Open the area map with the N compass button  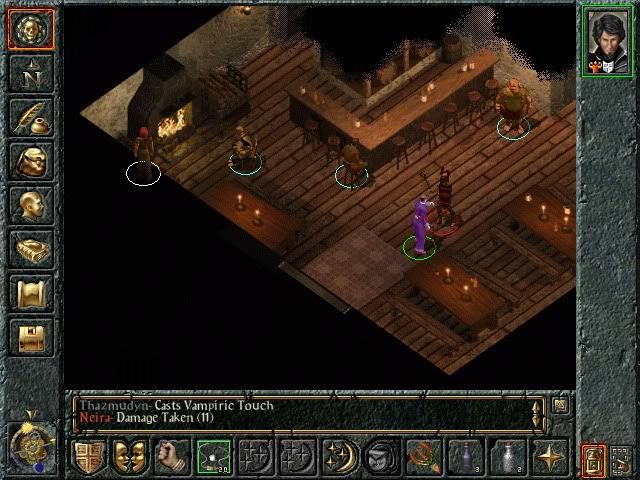click(30, 72)
